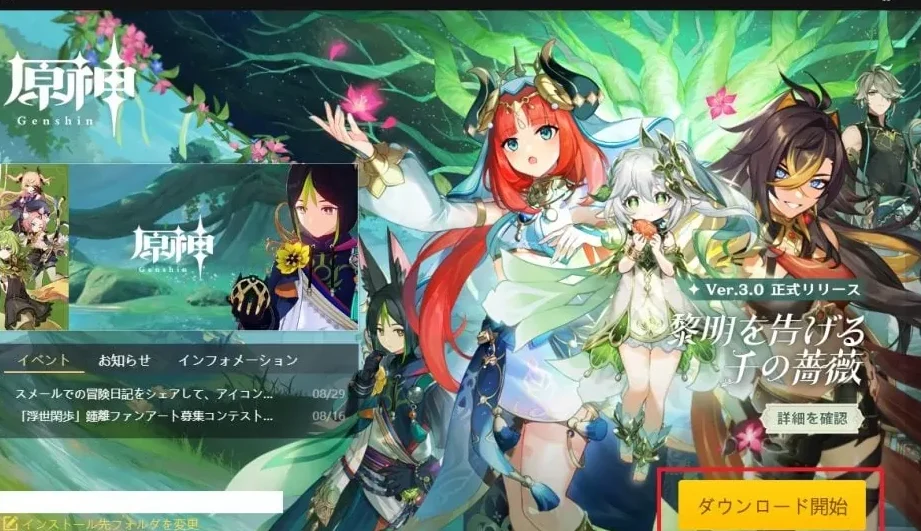Open the Genshin promotional banner image
The image size is (921, 531).
click(180, 247)
